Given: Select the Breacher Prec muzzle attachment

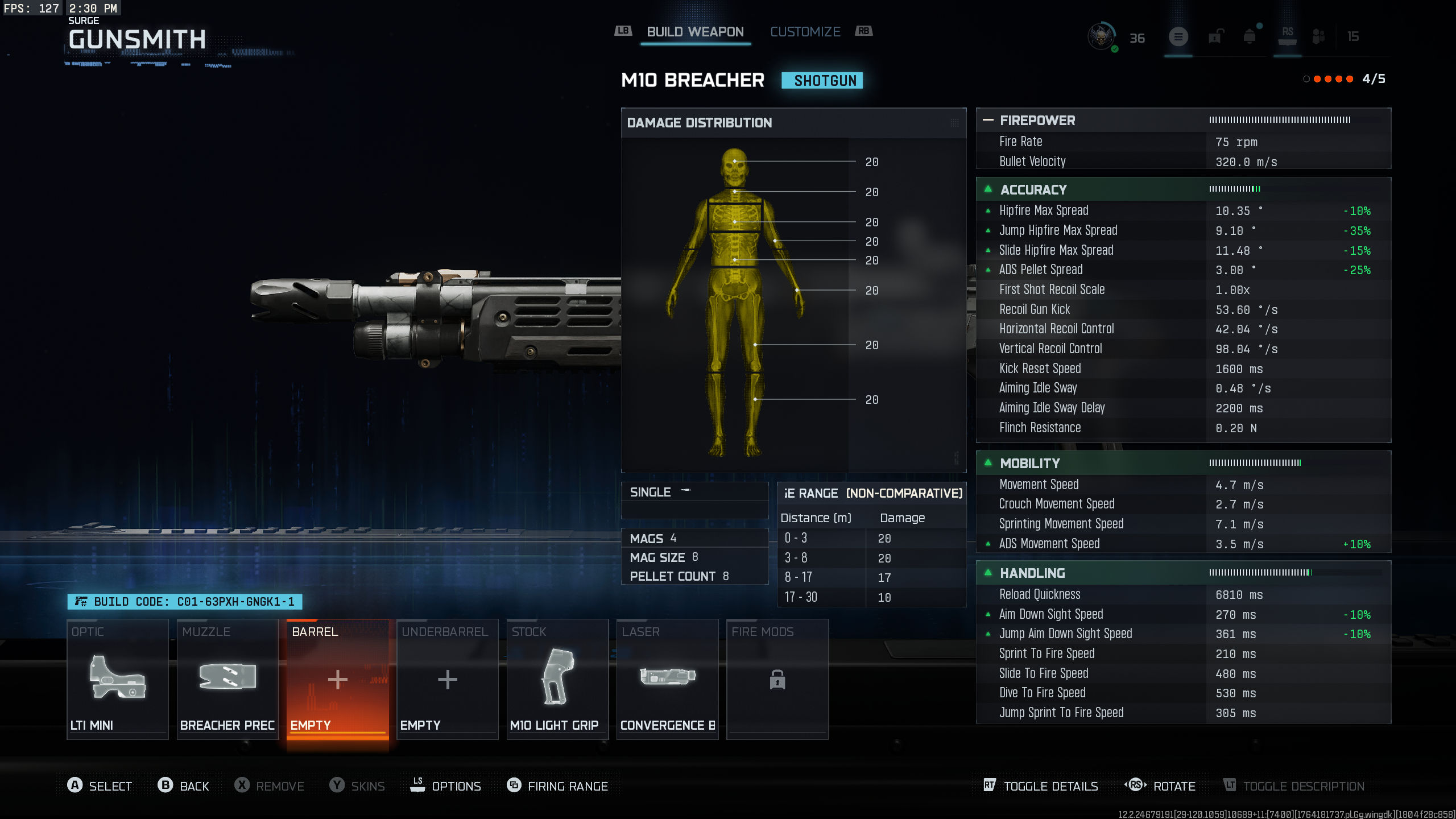Looking at the screenshot, I should (227, 680).
